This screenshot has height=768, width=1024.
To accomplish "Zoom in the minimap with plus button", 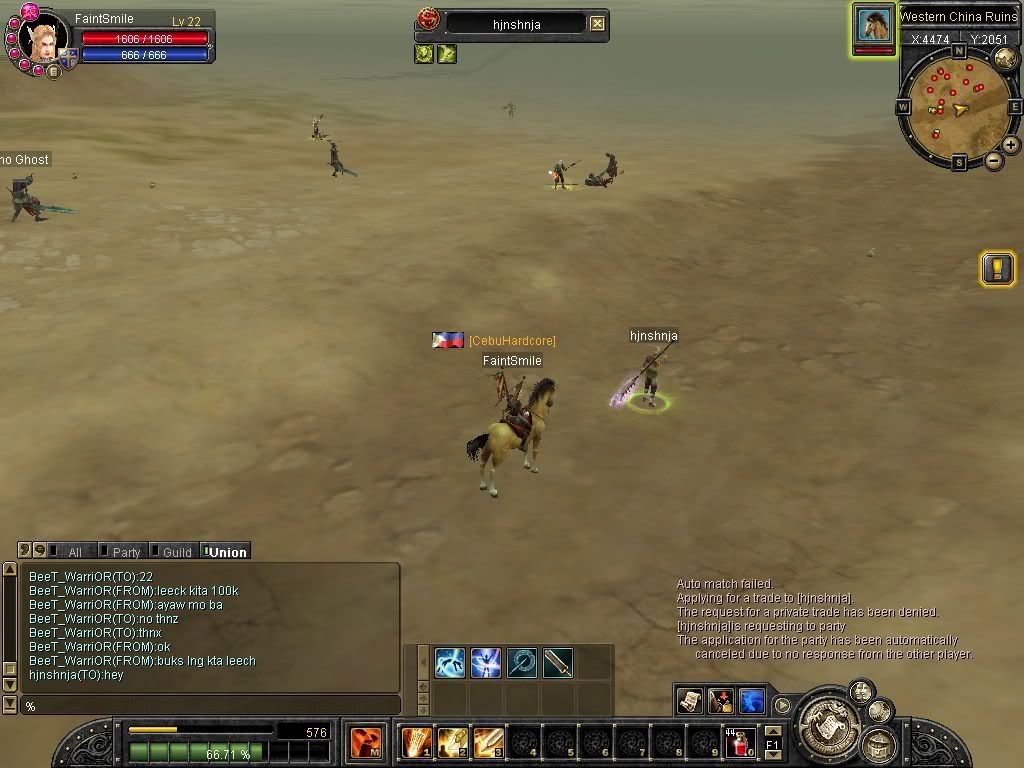I will (1011, 145).
